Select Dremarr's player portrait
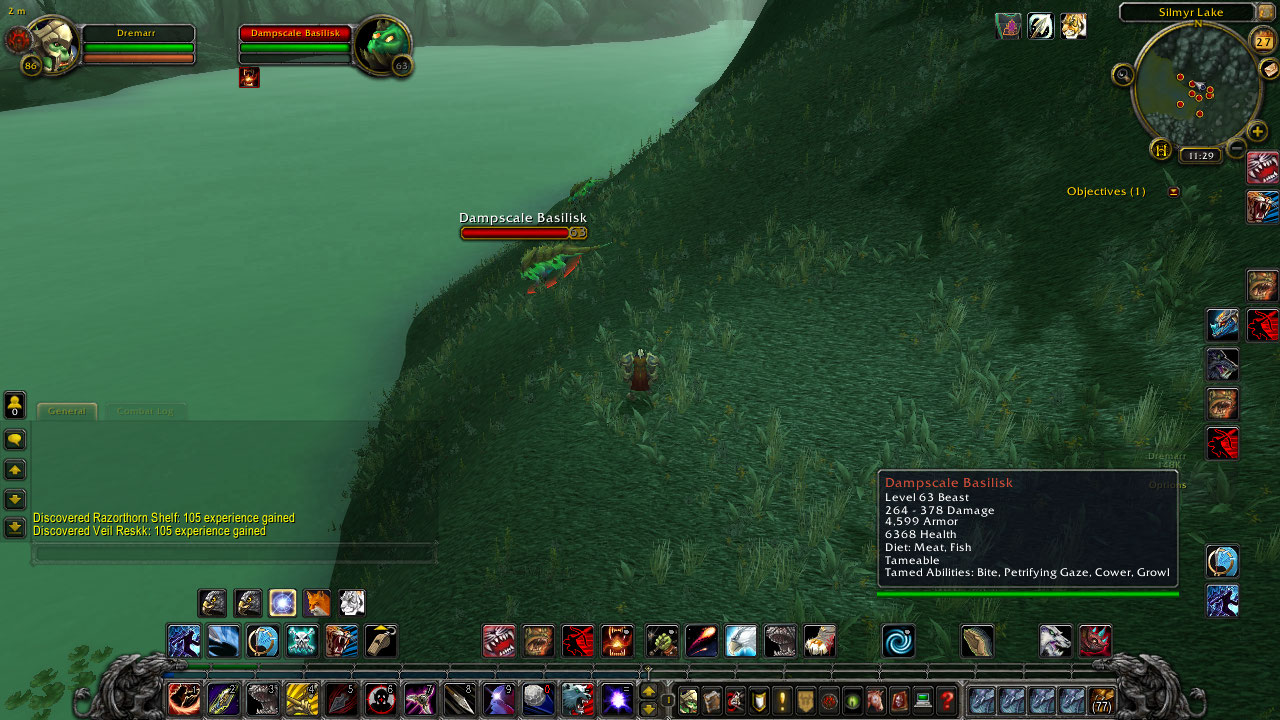This screenshot has height=720, width=1280. (52, 45)
